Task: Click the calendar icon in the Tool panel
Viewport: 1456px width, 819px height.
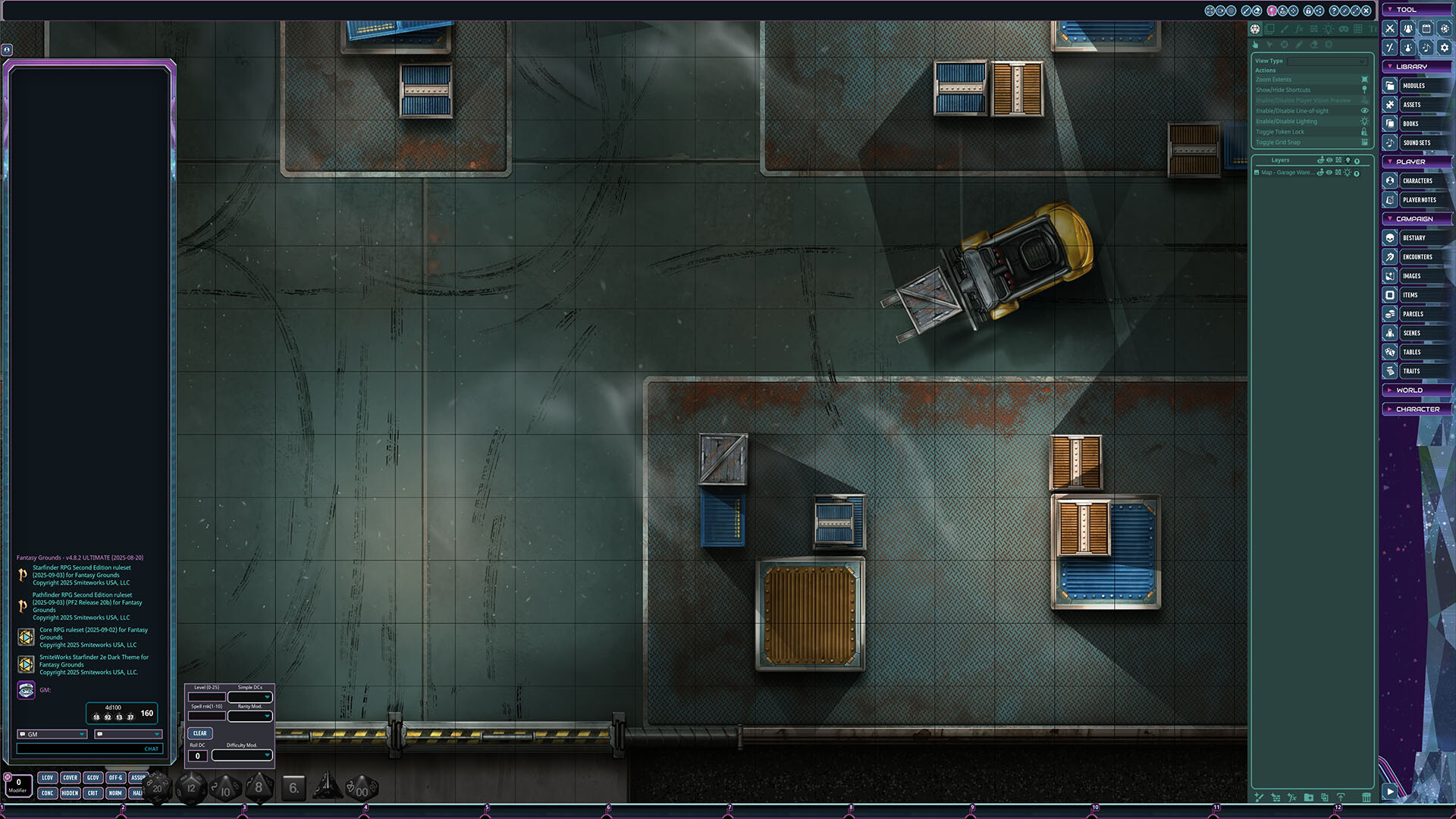Action: coord(1427,28)
